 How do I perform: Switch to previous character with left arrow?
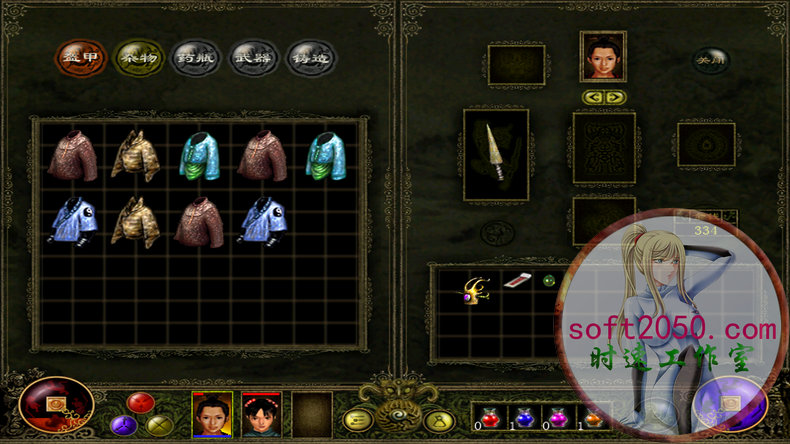[592, 98]
